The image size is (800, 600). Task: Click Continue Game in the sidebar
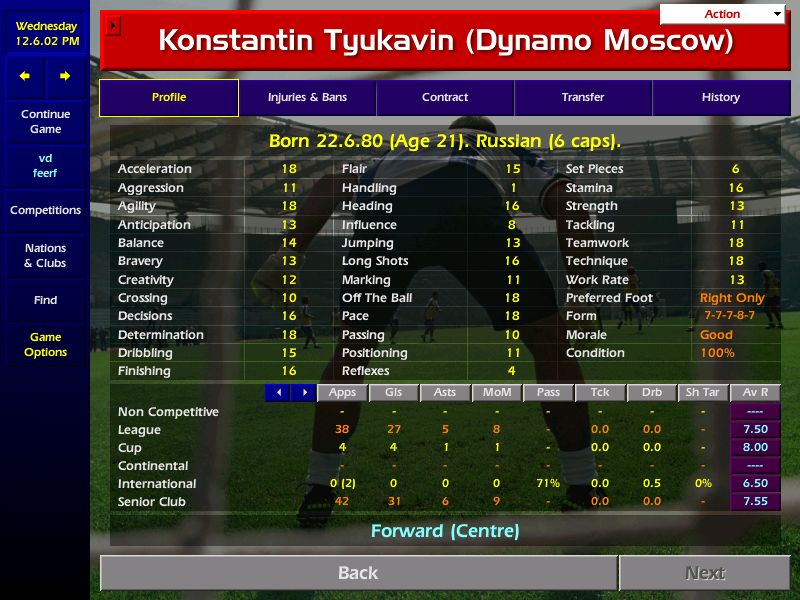[45, 121]
